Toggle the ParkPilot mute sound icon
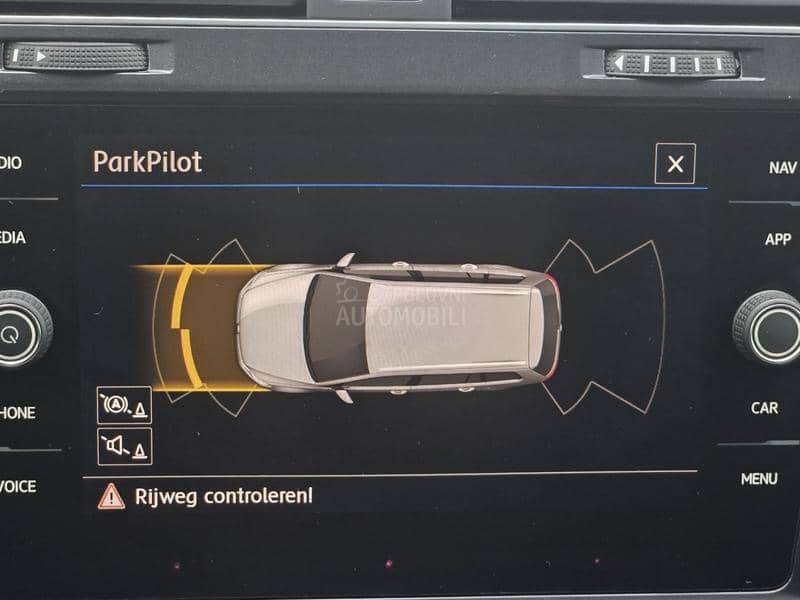Image resolution: width=800 pixels, height=600 pixels. coord(125,446)
